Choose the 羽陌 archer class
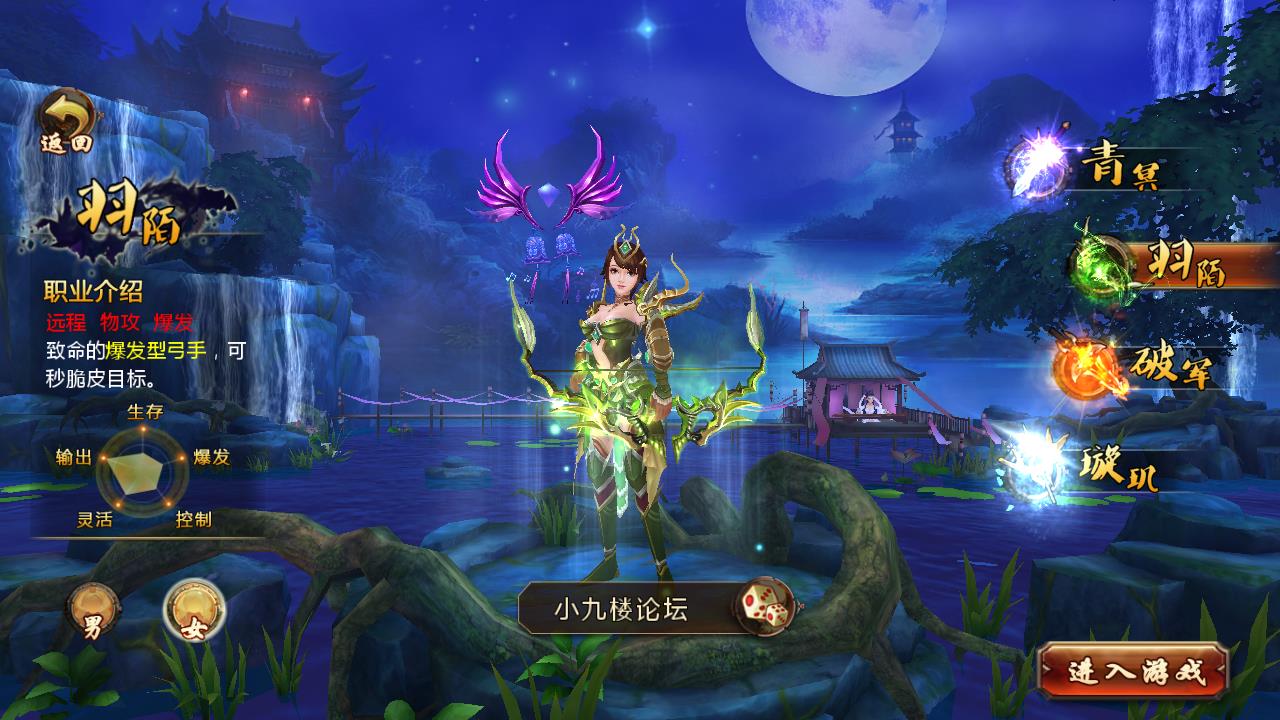Screen dimensions: 1280x720 point(1150,263)
